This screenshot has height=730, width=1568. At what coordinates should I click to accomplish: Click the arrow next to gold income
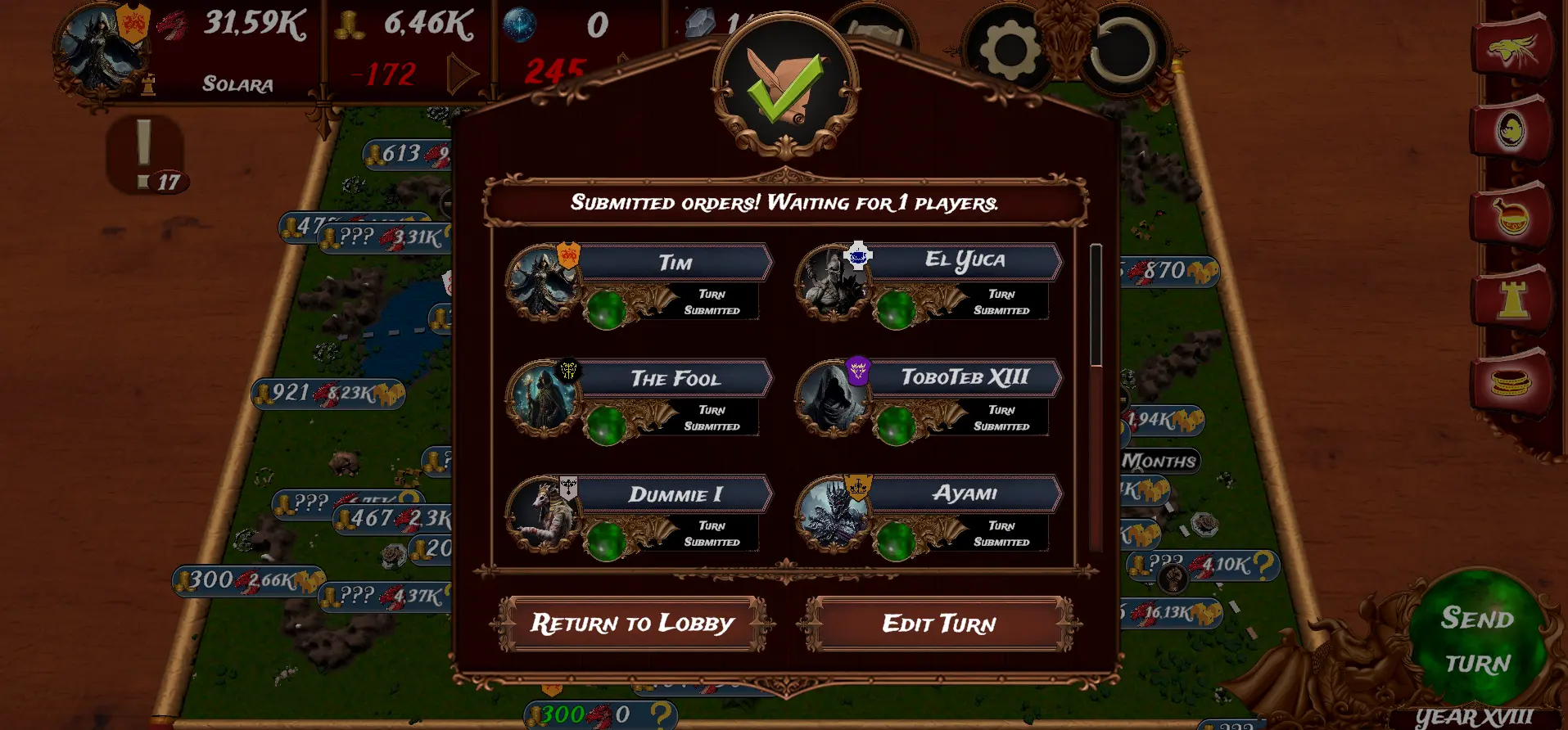coord(462,74)
